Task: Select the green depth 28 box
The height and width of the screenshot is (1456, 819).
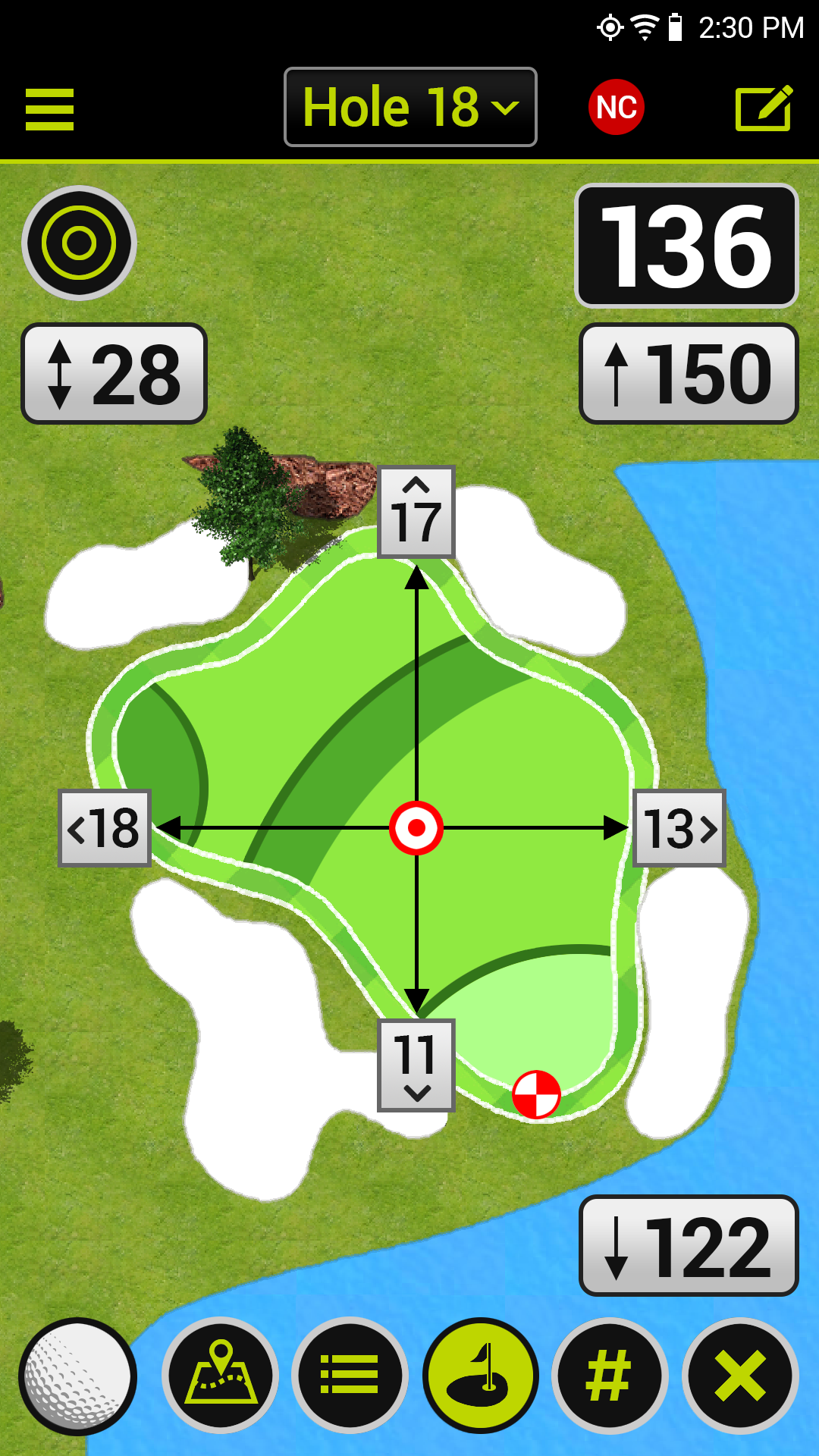Action: click(115, 374)
